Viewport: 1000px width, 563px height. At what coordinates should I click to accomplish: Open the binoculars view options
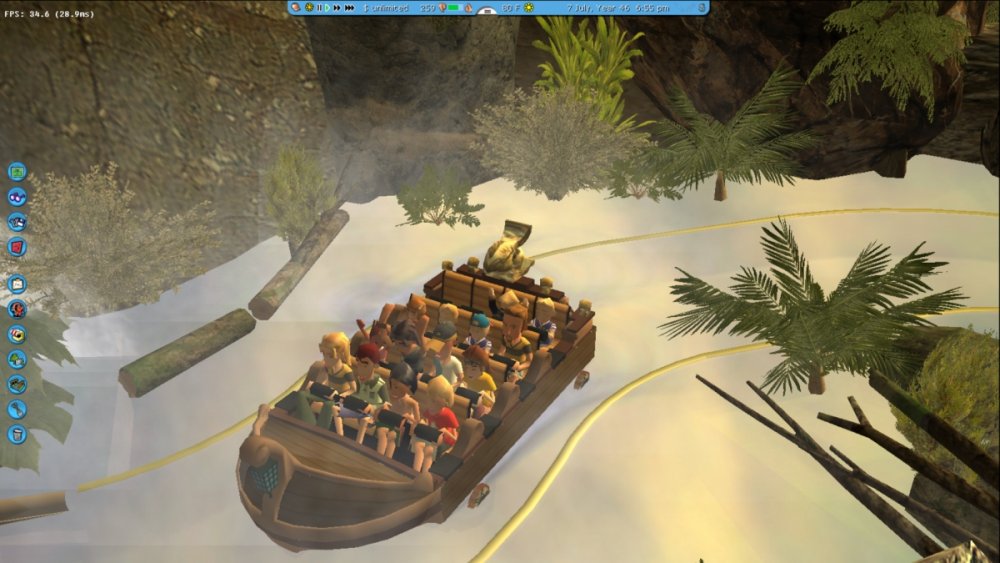tap(17, 197)
